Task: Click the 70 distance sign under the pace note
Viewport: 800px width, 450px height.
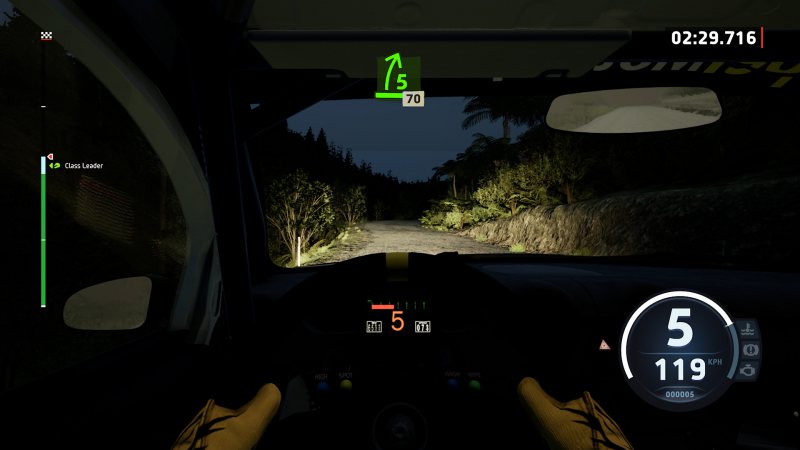Action: (413, 99)
